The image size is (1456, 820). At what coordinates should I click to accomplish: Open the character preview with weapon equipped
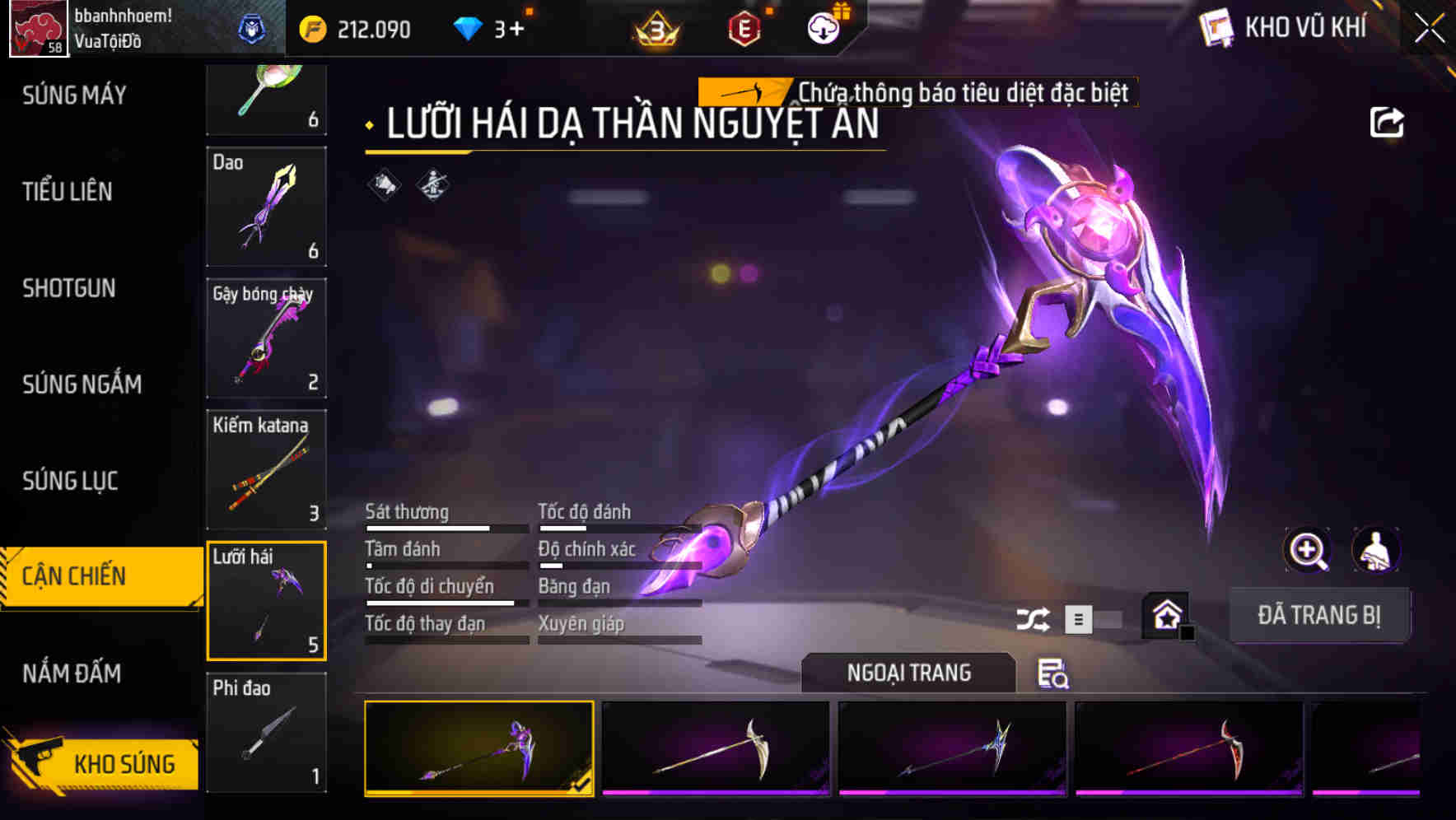coord(1376,550)
